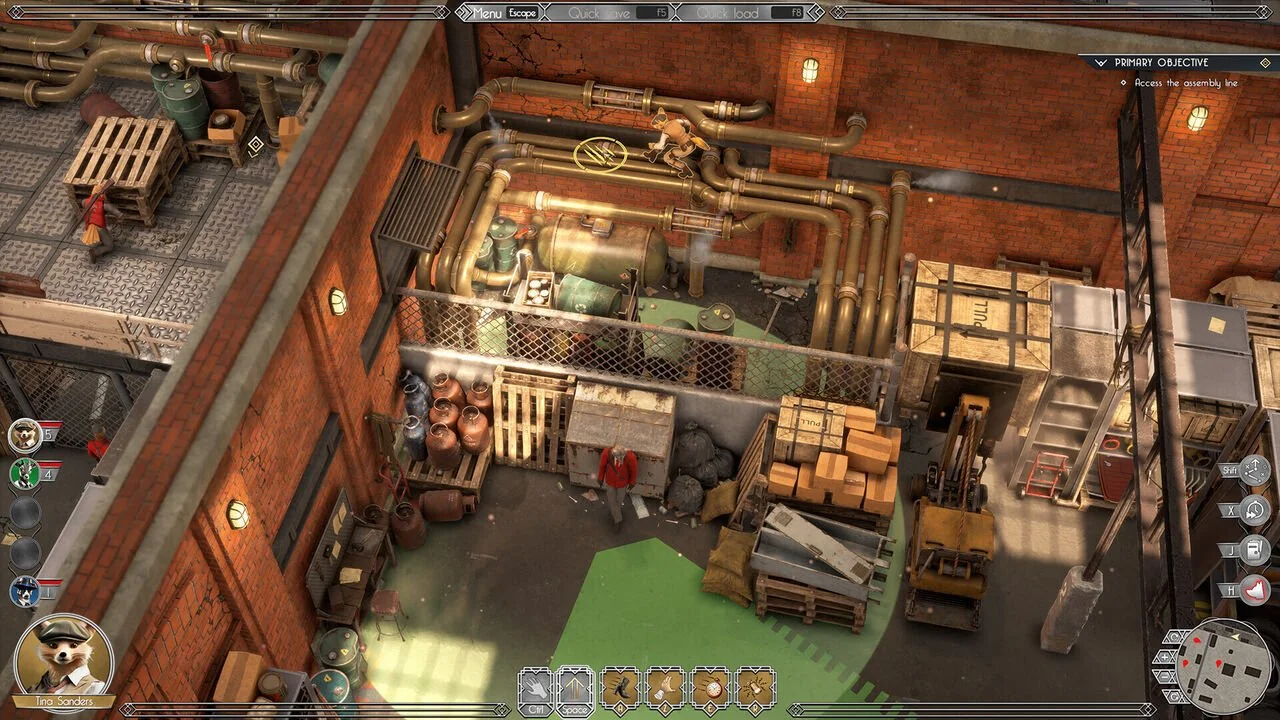The height and width of the screenshot is (720, 1280).
Task: Use the boot kick ability
Action: coord(620,687)
